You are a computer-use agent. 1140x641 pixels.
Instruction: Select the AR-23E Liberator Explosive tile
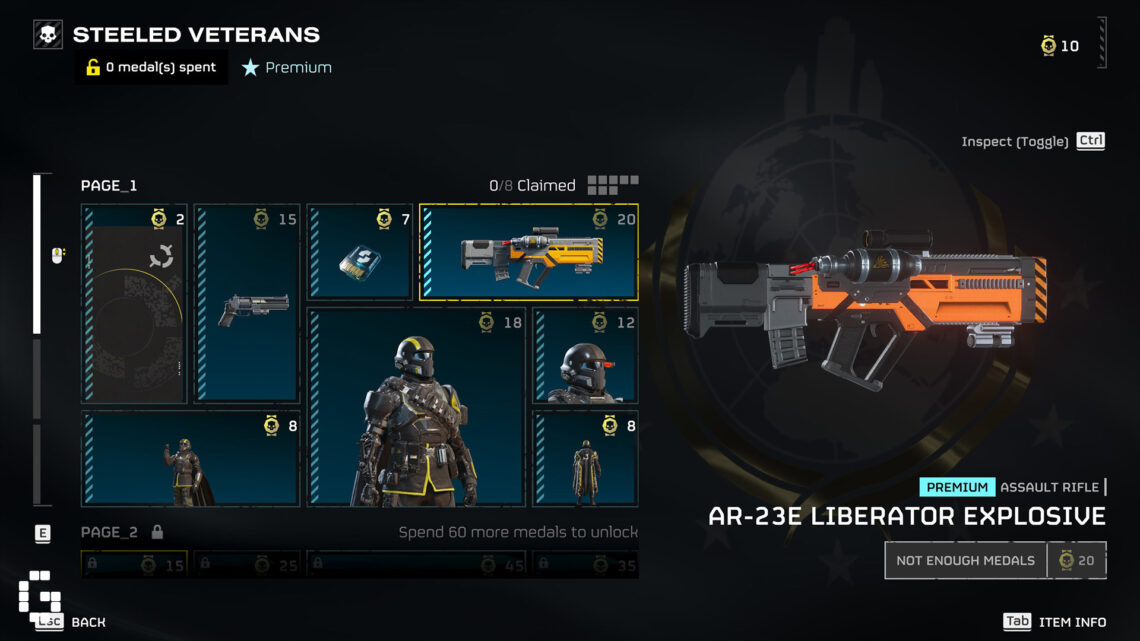click(x=528, y=252)
